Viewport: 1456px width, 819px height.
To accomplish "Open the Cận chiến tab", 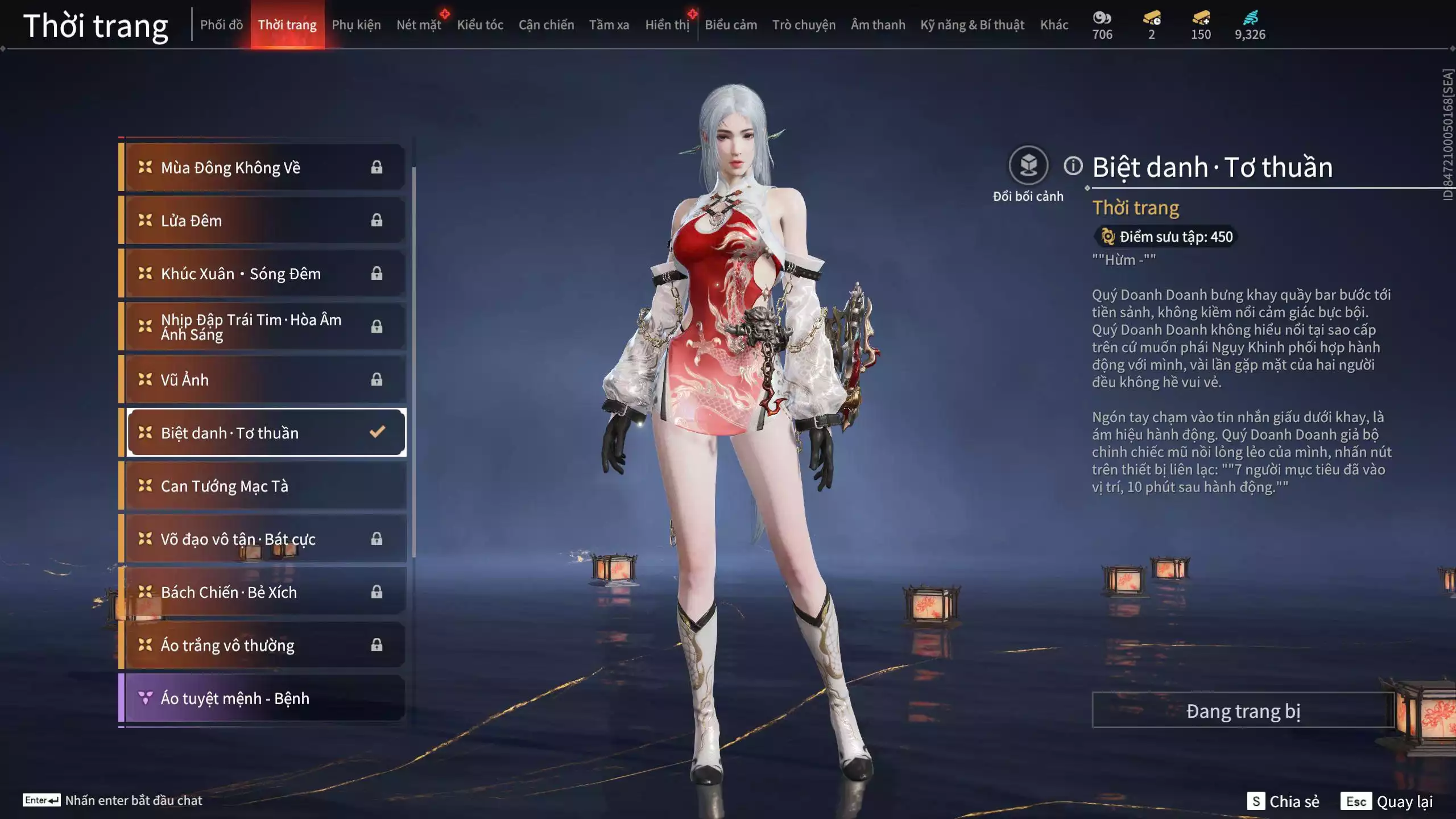I will pos(546,25).
